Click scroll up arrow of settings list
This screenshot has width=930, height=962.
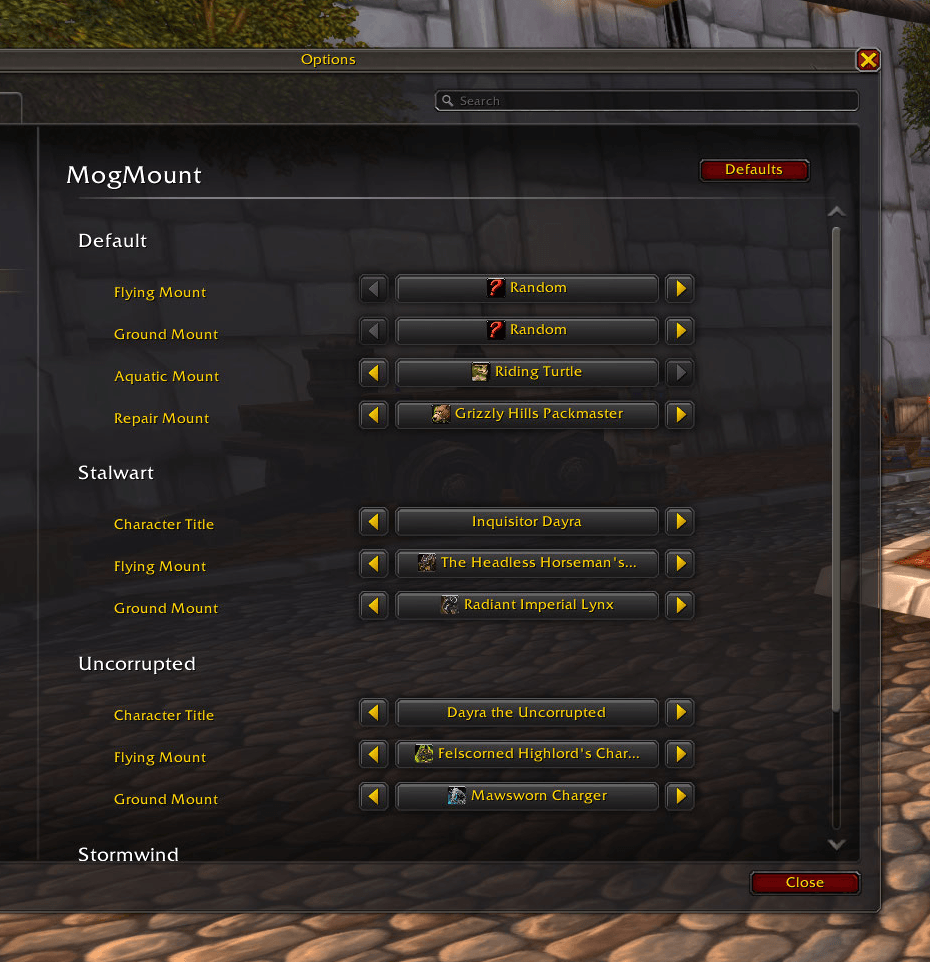tap(837, 212)
